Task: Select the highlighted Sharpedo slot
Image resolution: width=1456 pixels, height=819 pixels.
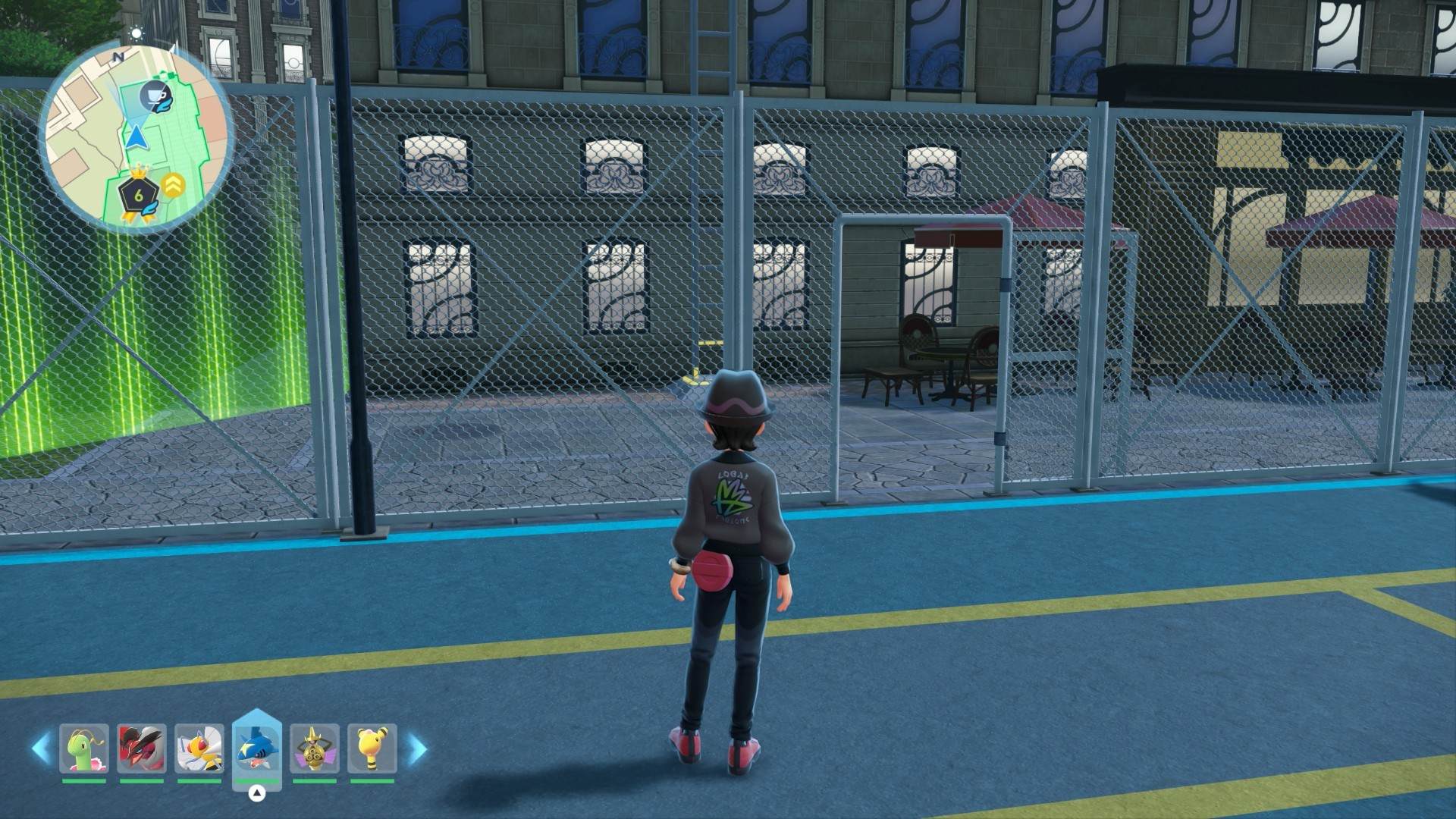Action: 257,748
